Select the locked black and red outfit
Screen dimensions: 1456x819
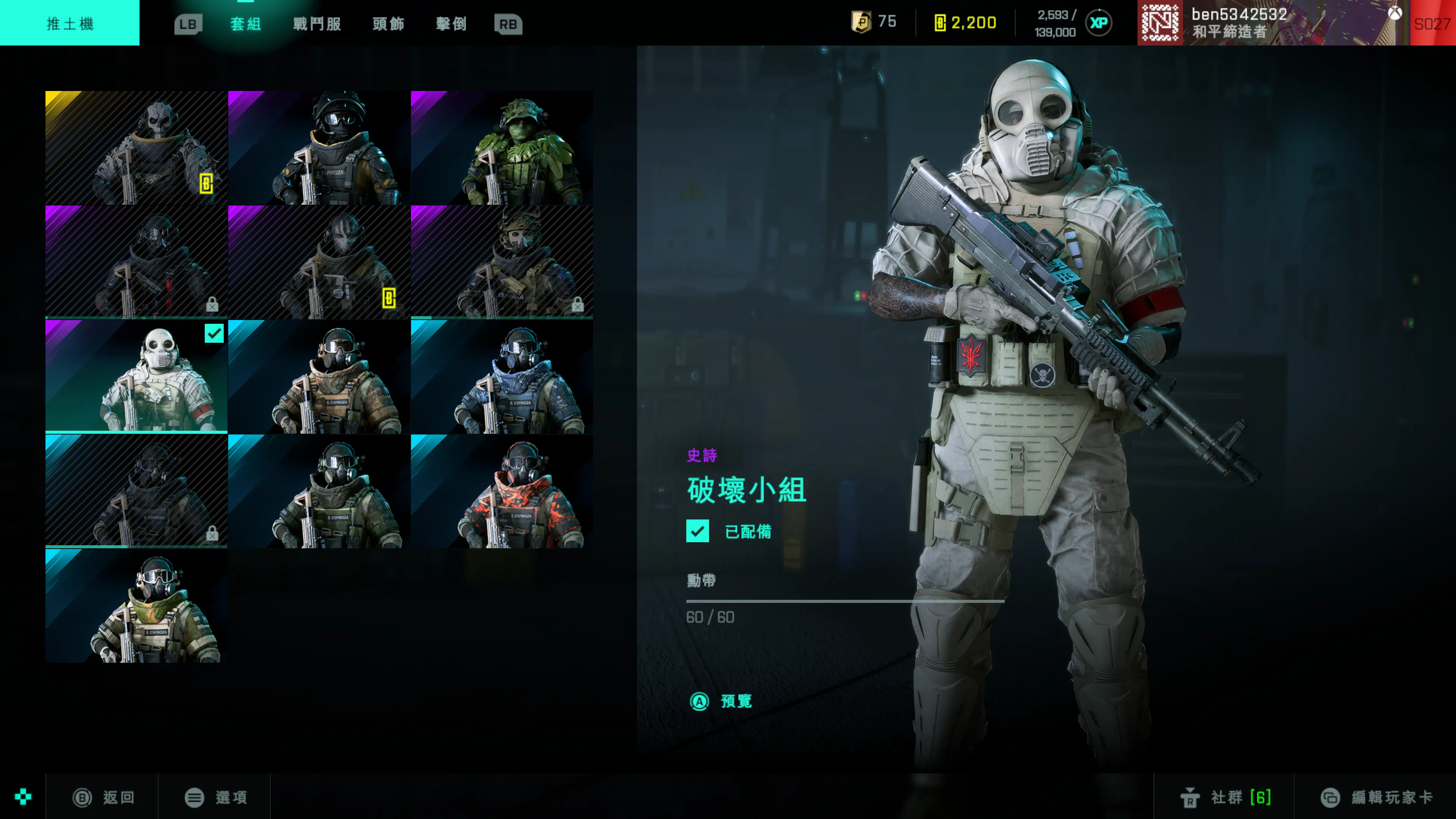[136, 262]
